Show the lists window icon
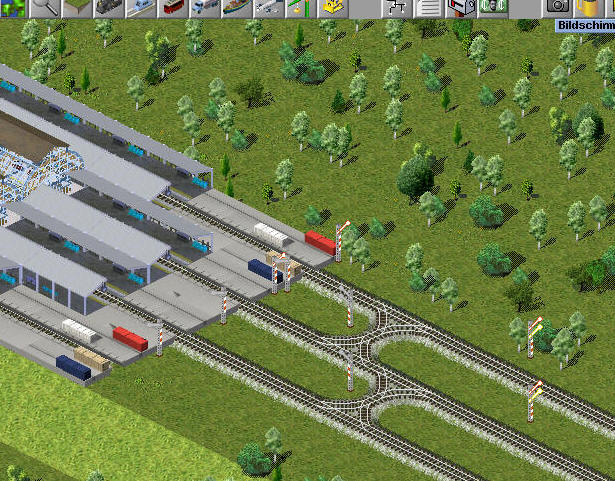 point(428,7)
